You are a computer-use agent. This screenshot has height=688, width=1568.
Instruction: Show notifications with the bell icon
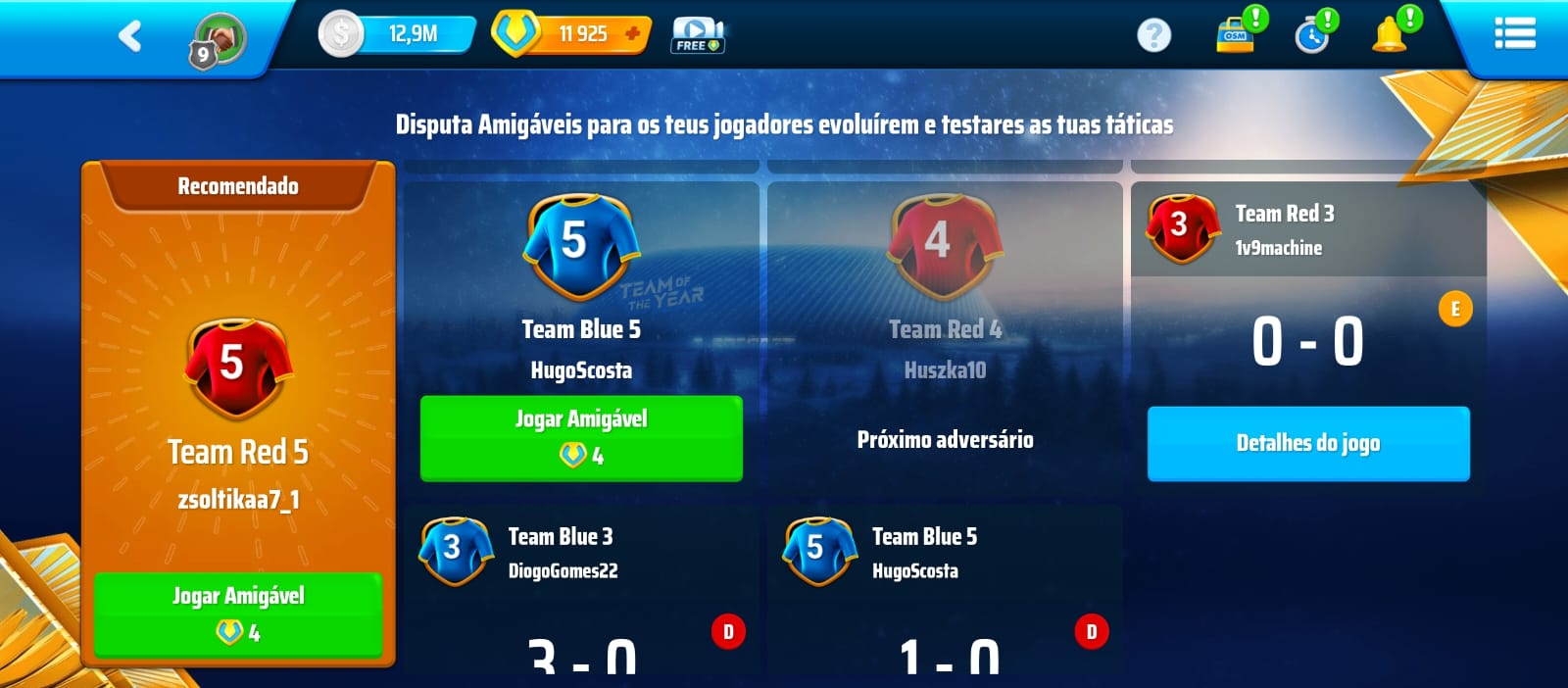pos(1390,34)
